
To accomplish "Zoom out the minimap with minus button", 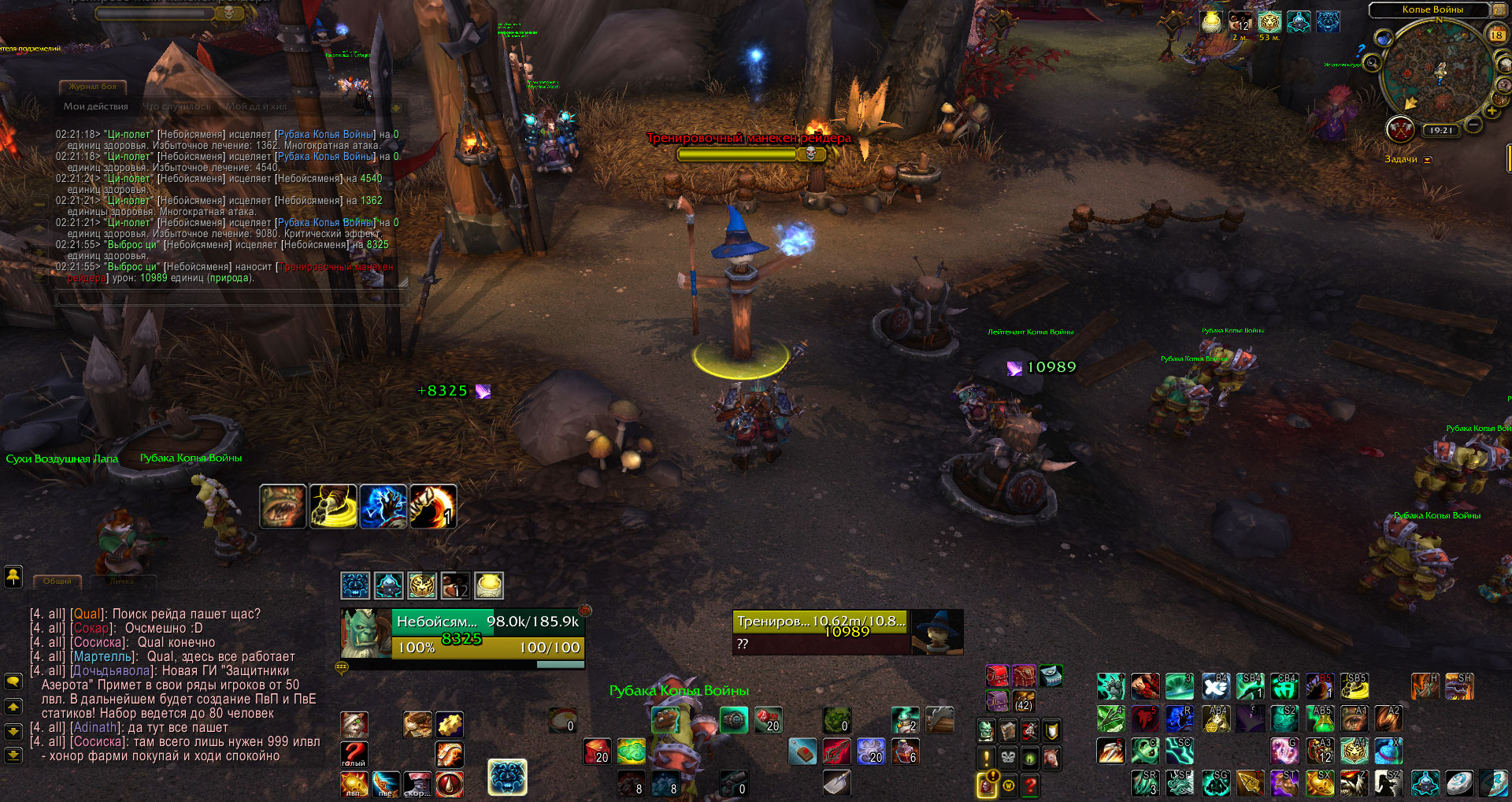I will pyautogui.click(x=1473, y=124).
